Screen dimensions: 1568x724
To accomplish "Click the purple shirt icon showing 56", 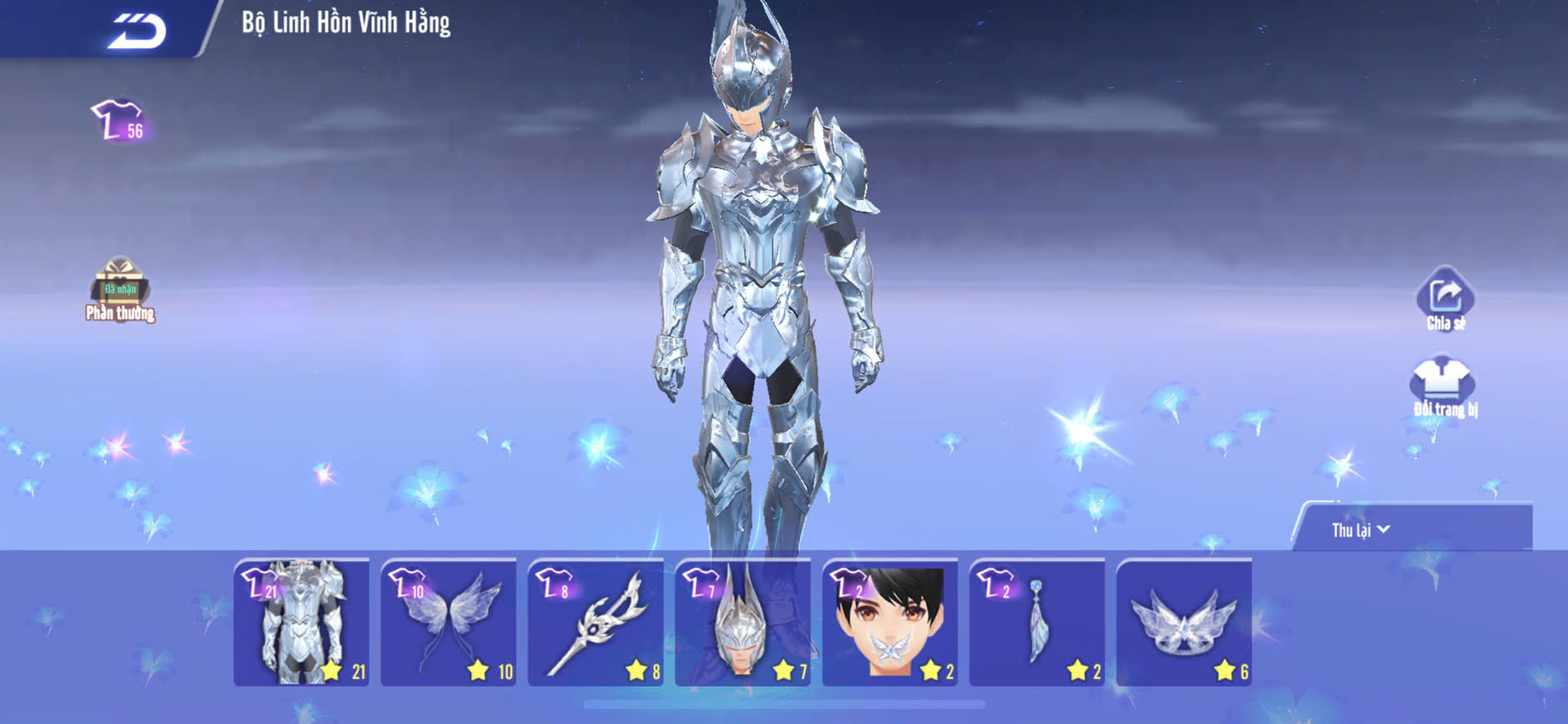I will point(119,121).
